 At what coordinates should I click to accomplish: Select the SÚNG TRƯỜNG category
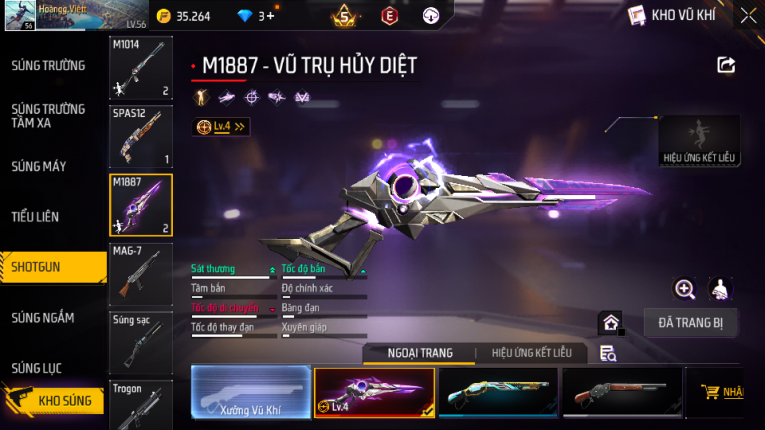(x=48, y=66)
